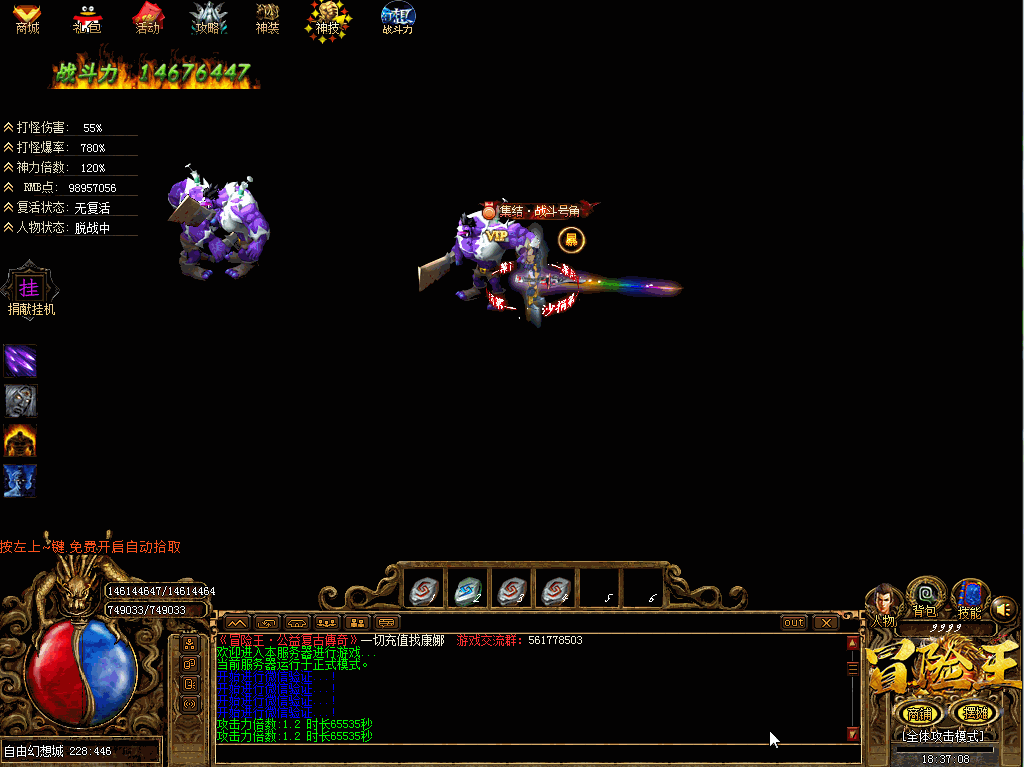This screenshot has height=767, width=1024.
Task: Open the 战斗力 combat power ranking icon
Action: (398, 17)
